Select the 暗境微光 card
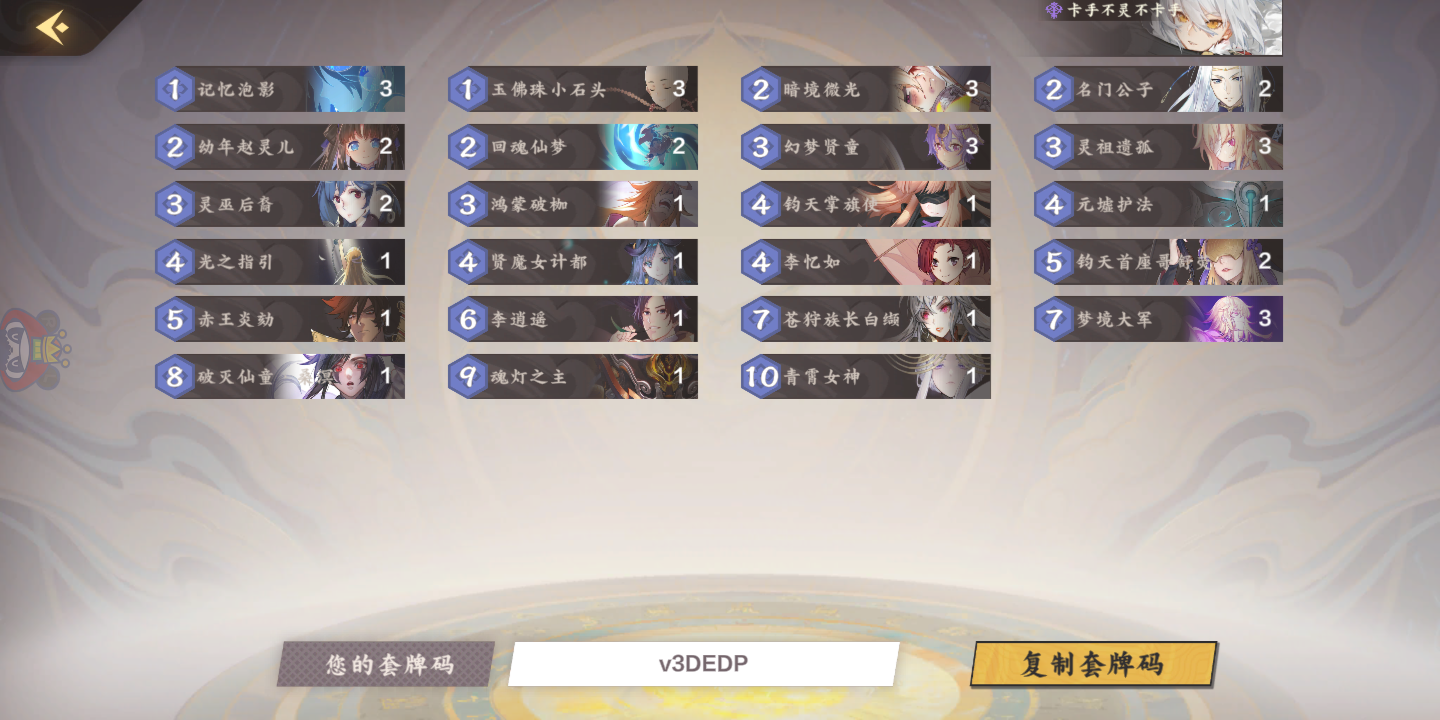Image resolution: width=1440 pixels, height=720 pixels. (865, 89)
